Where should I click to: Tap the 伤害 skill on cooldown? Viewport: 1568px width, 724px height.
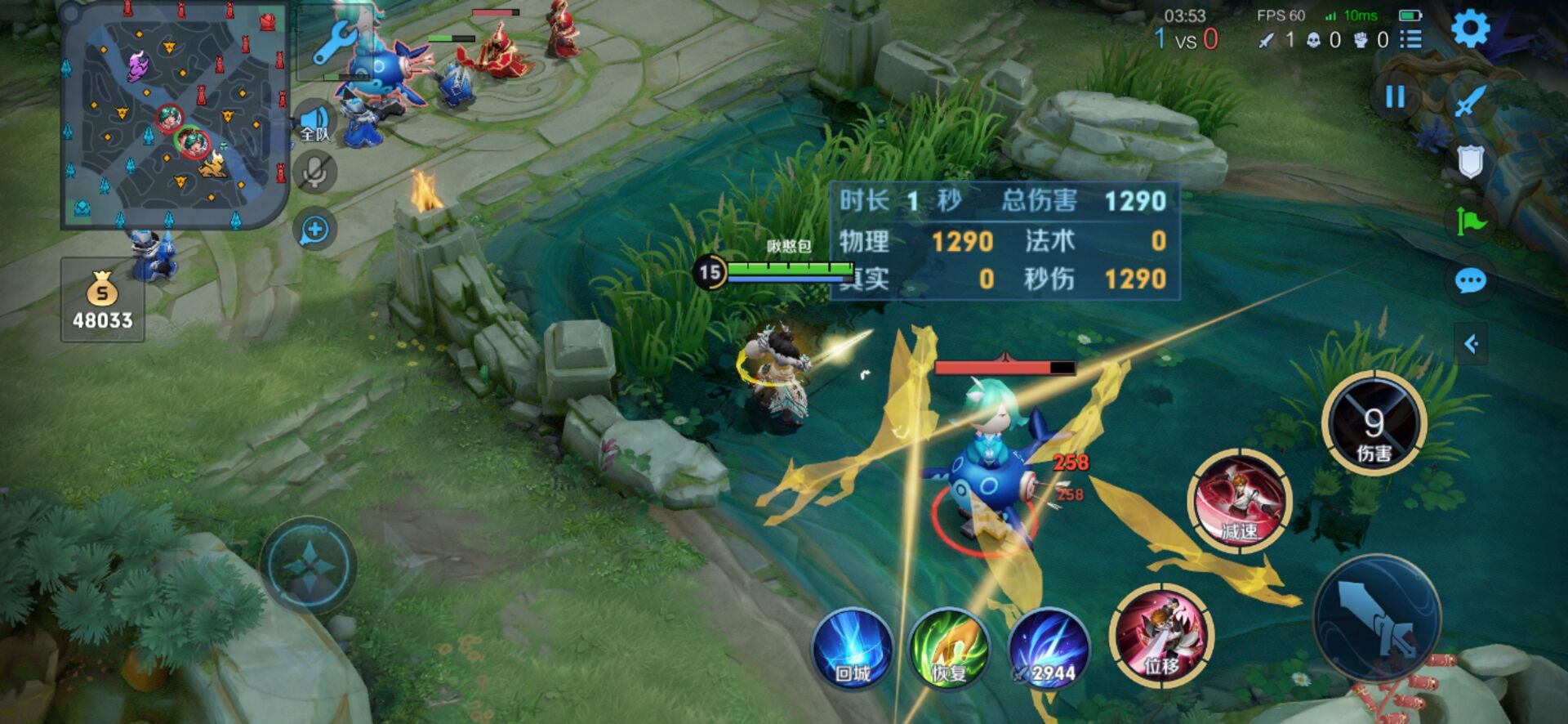(1374, 423)
